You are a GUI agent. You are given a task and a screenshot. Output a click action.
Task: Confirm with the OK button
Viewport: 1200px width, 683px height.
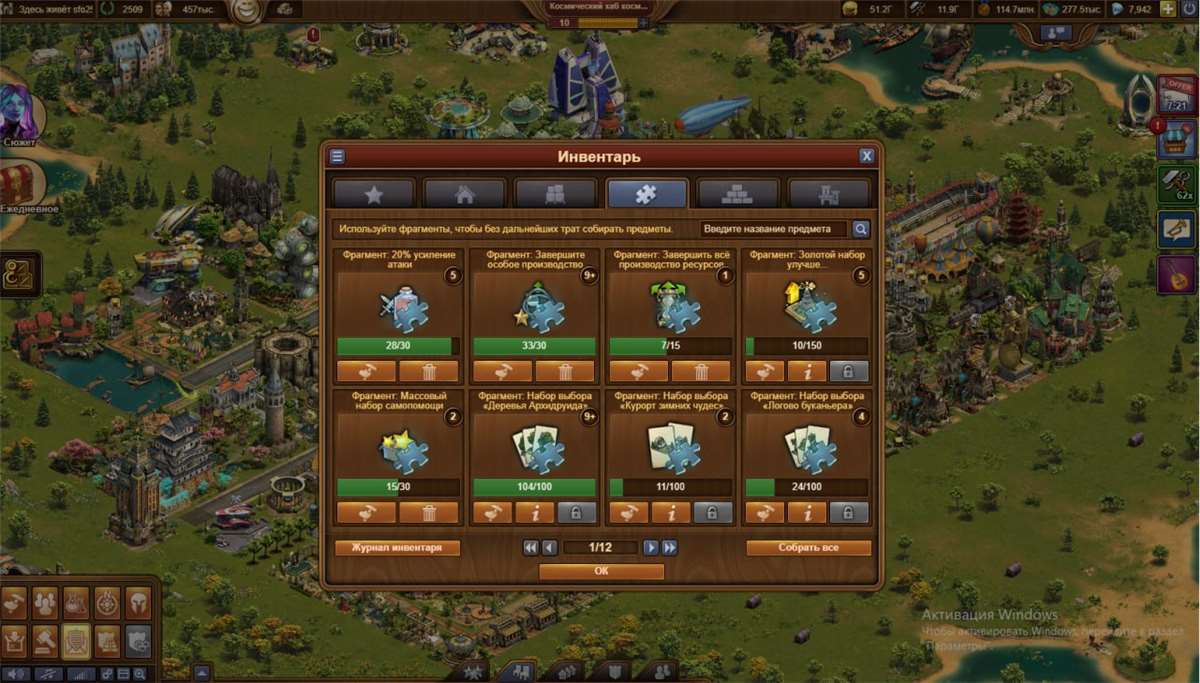(x=601, y=571)
